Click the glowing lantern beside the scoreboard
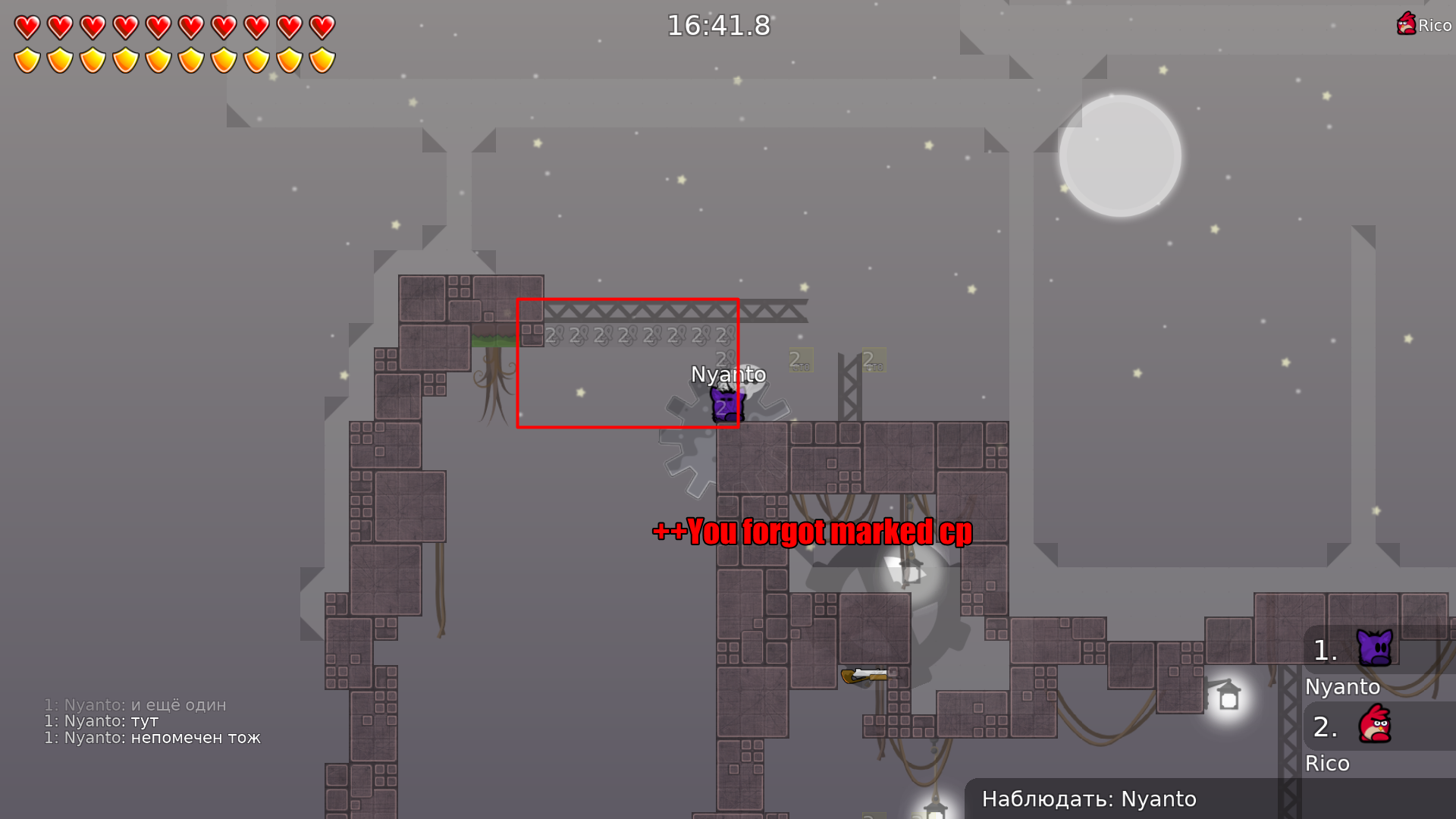The image size is (1456, 819). pyautogui.click(x=1228, y=694)
